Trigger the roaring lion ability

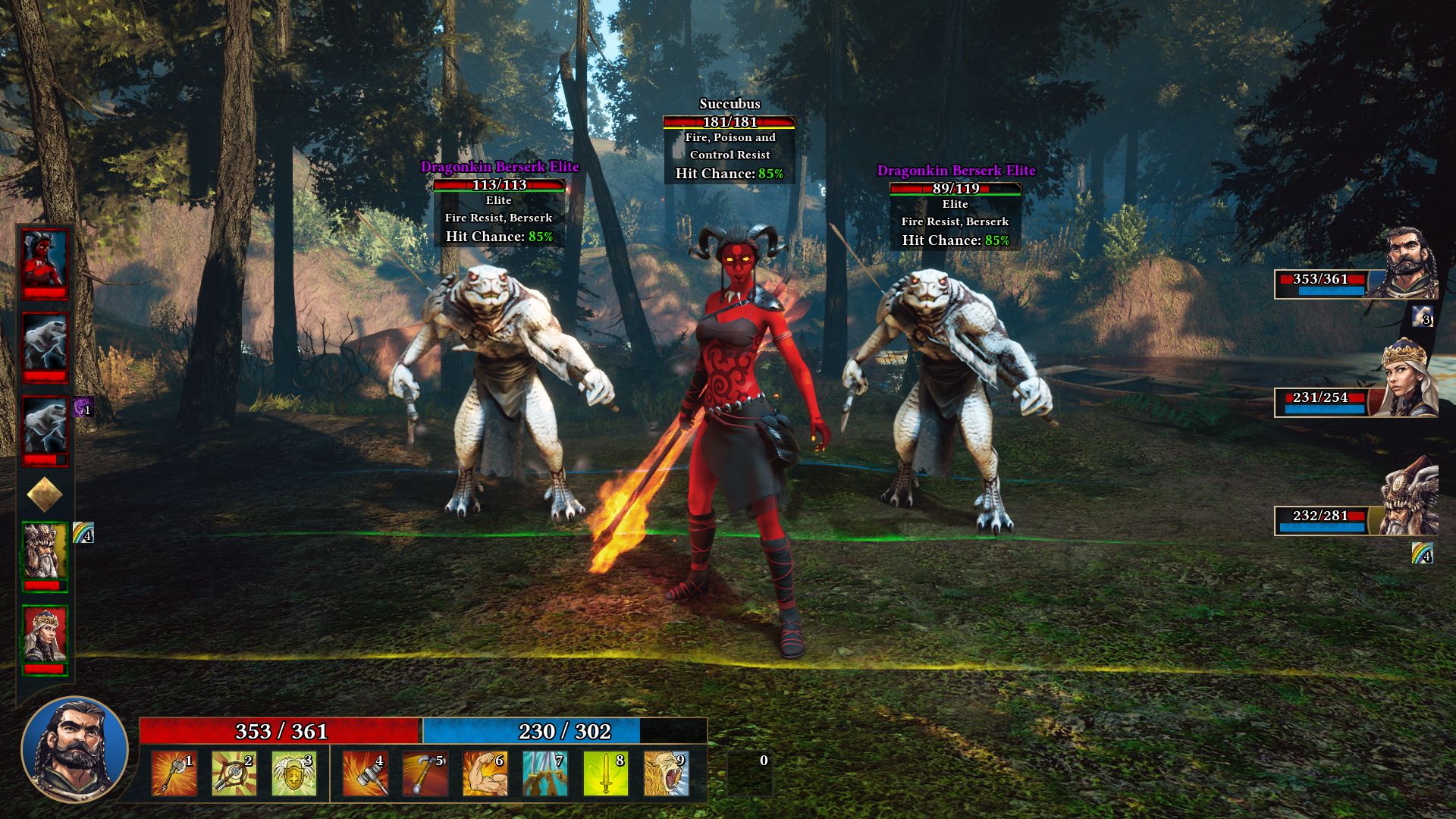click(666, 773)
